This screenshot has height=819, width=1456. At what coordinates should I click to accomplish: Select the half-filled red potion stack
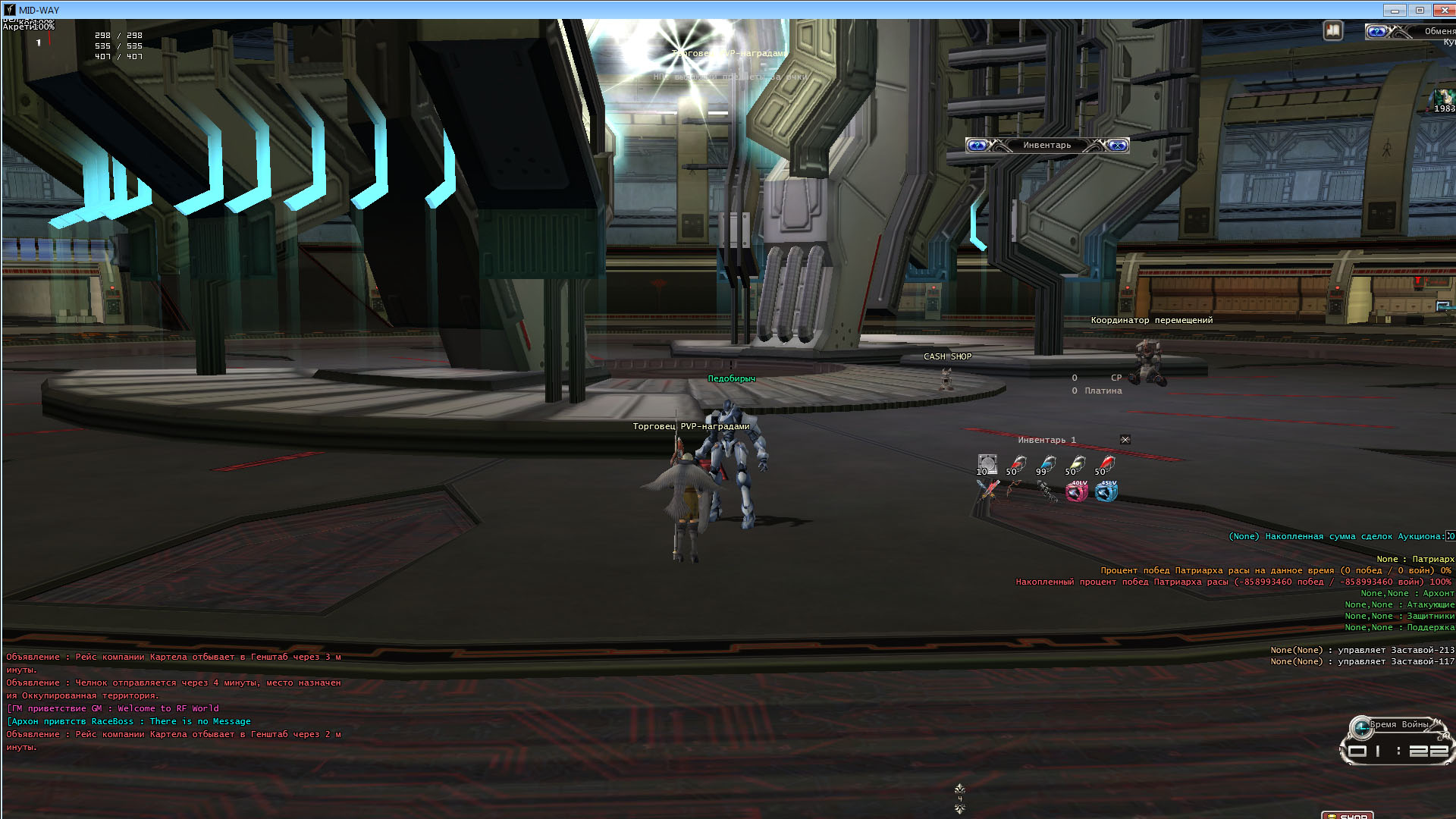pos(1017,464)
